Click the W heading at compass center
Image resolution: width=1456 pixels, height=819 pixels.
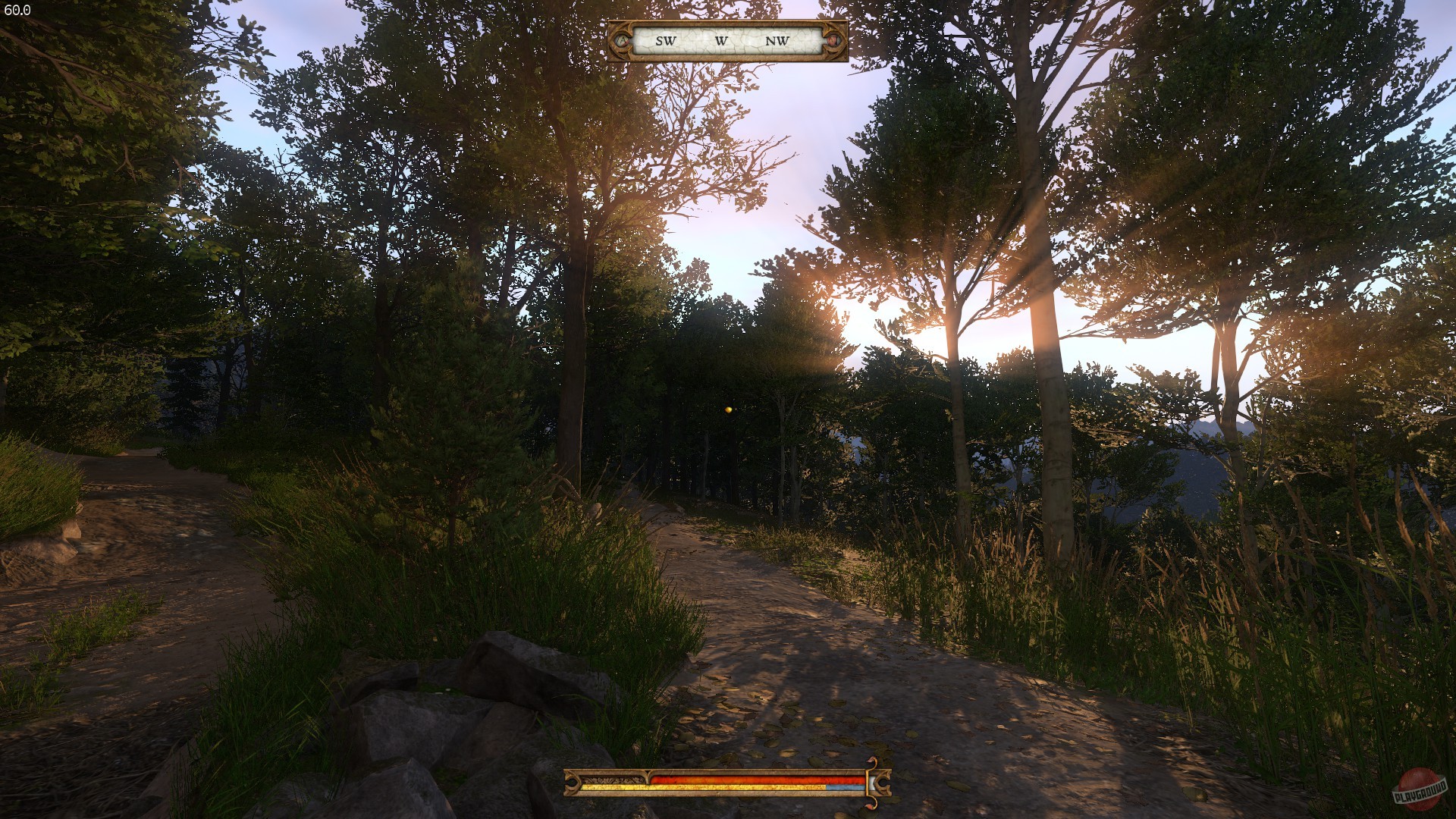point(721,41)
